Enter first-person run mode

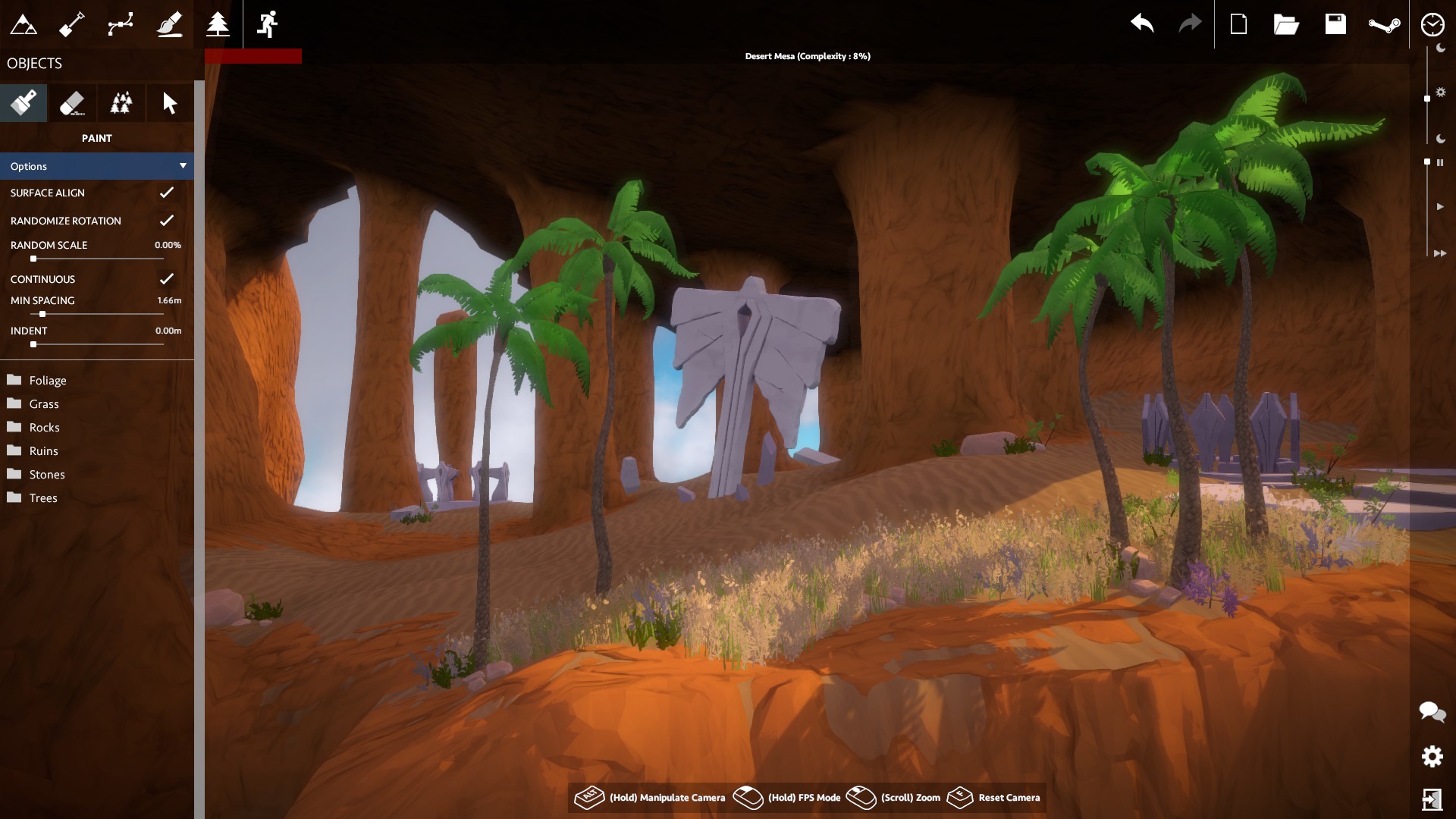[x=267, y=24]
